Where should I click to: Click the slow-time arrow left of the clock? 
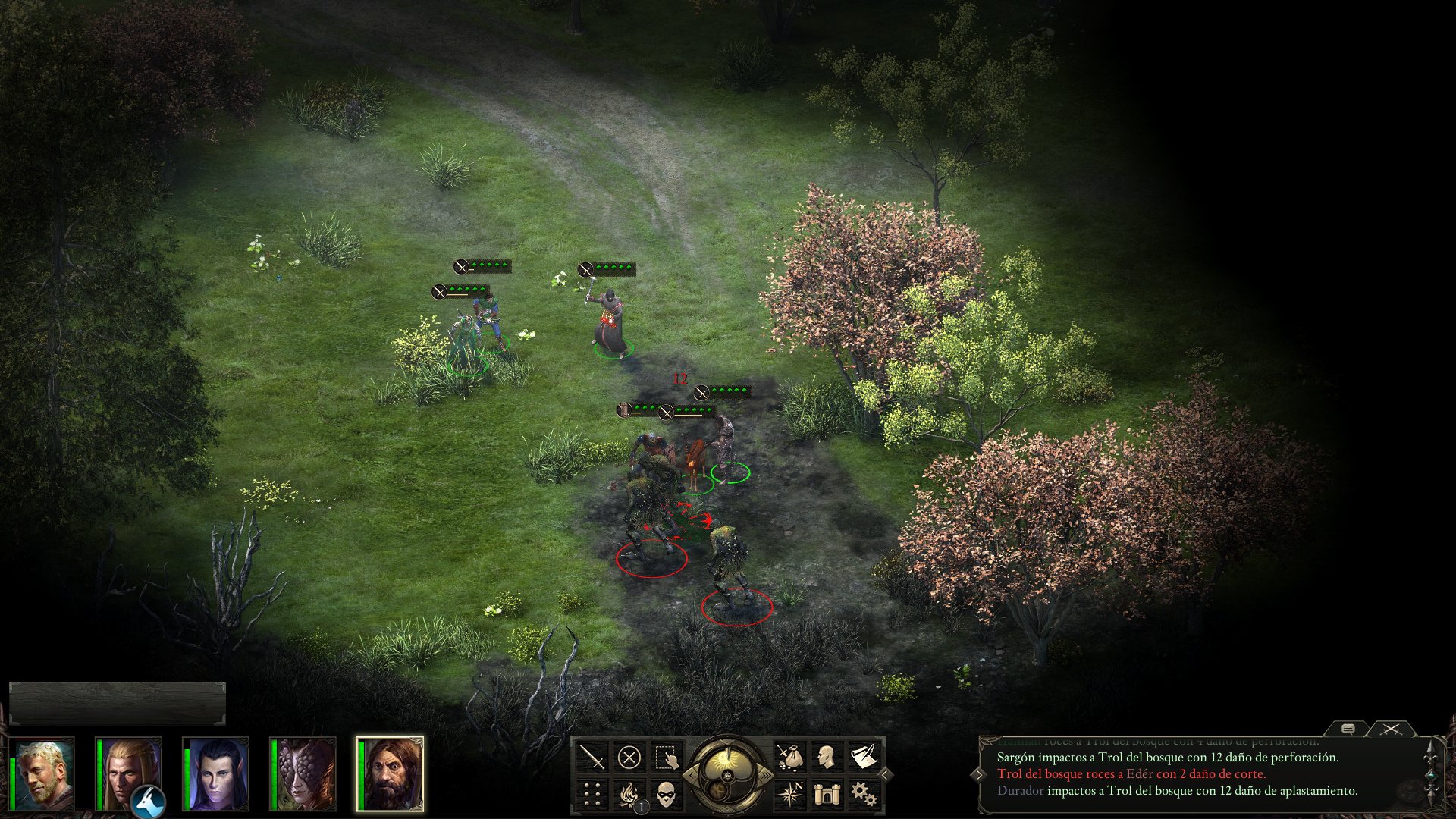[x=690, y=774]
